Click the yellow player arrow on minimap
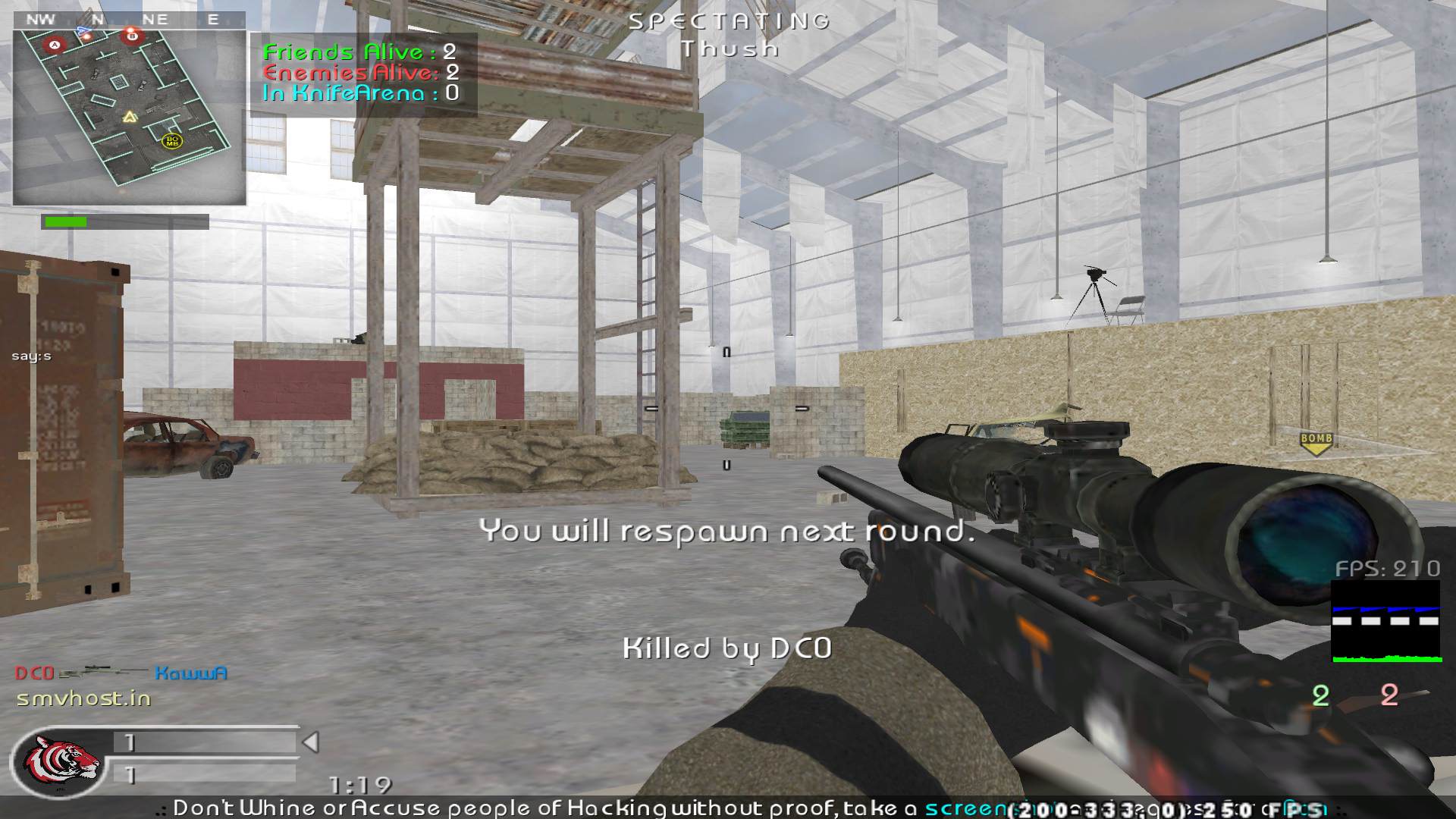 (130, 117)
